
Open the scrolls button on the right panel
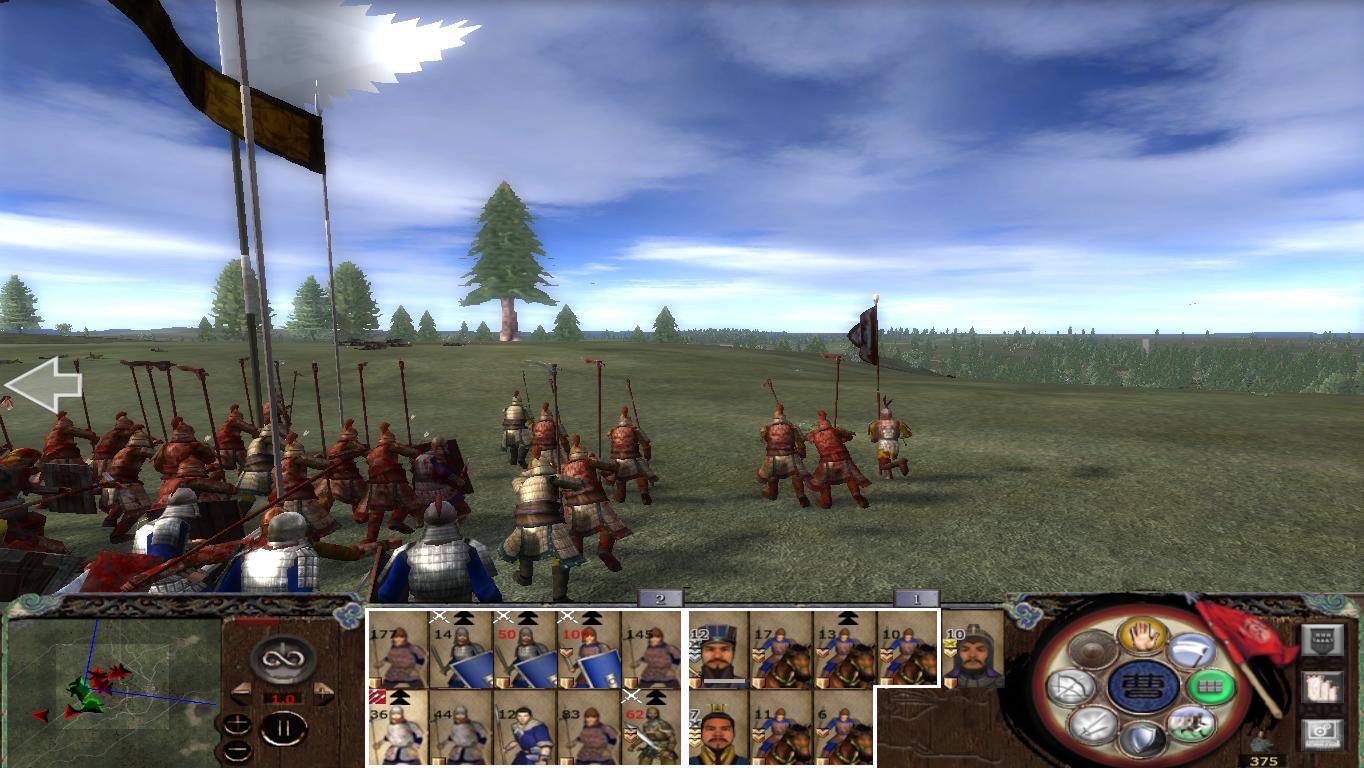click(x=1322, y=687)
